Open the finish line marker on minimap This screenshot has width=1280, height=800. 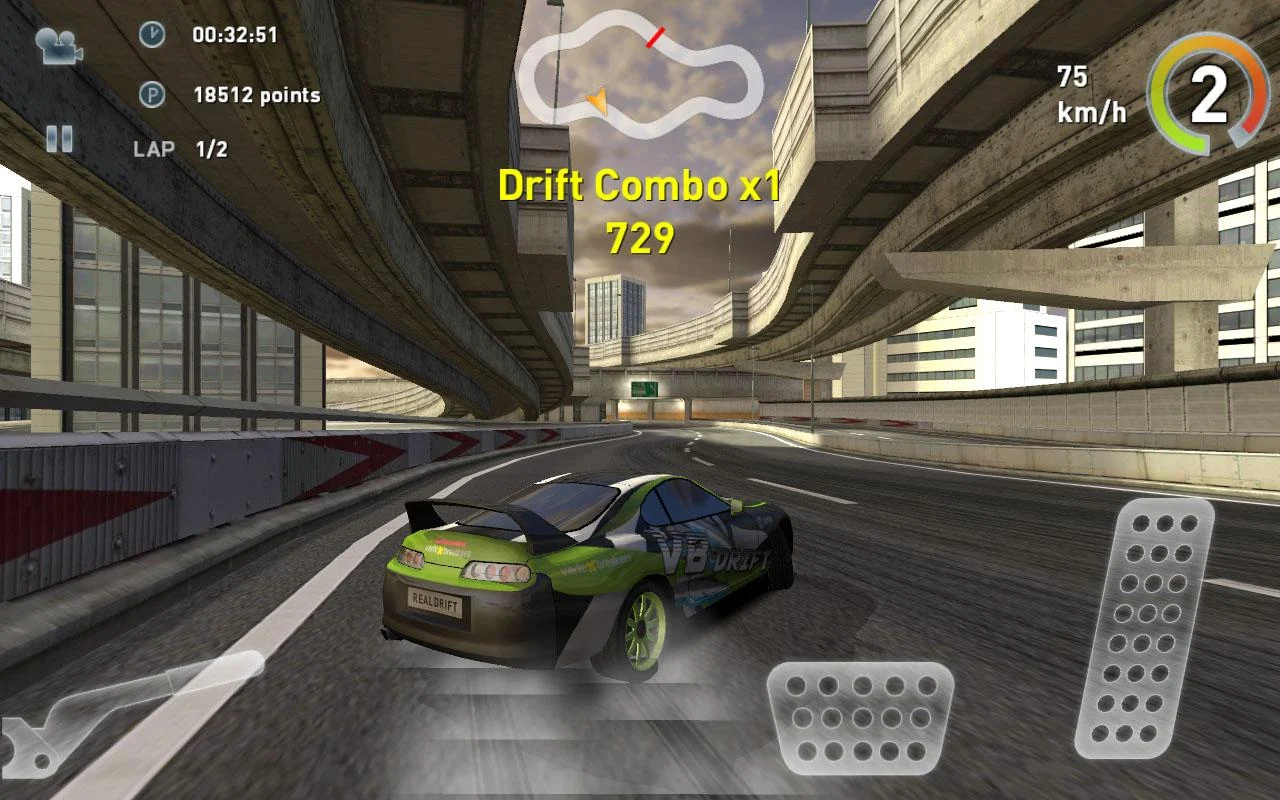[657, 36]
